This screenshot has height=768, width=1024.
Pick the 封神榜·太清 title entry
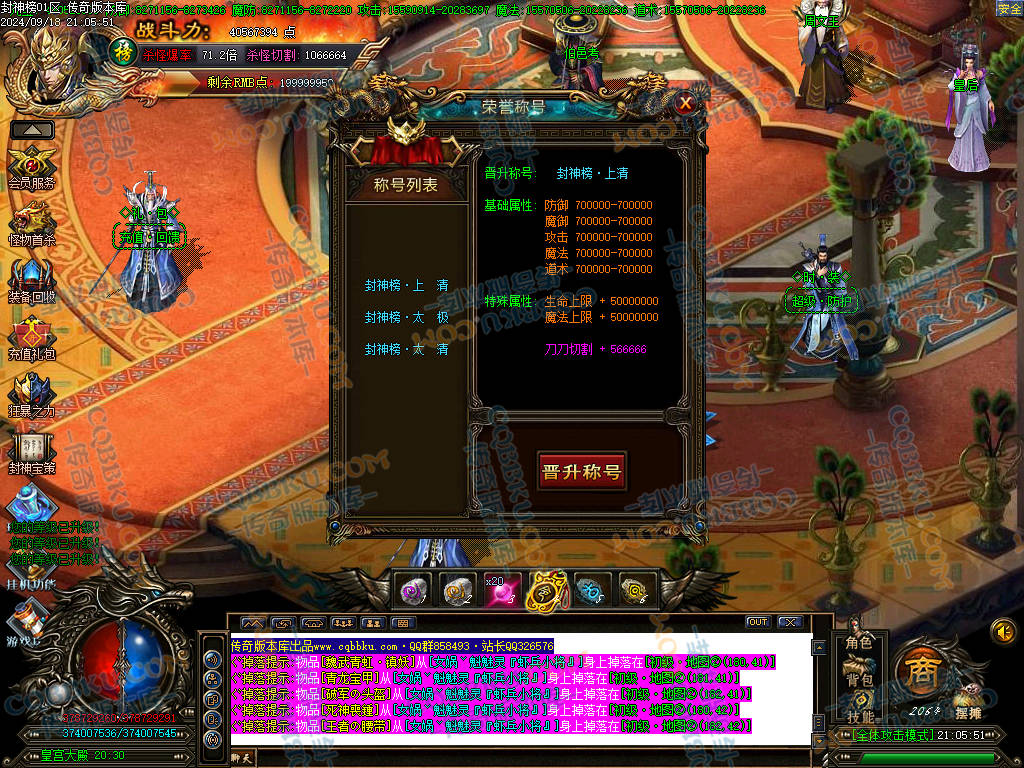click(x=406, y=350)
